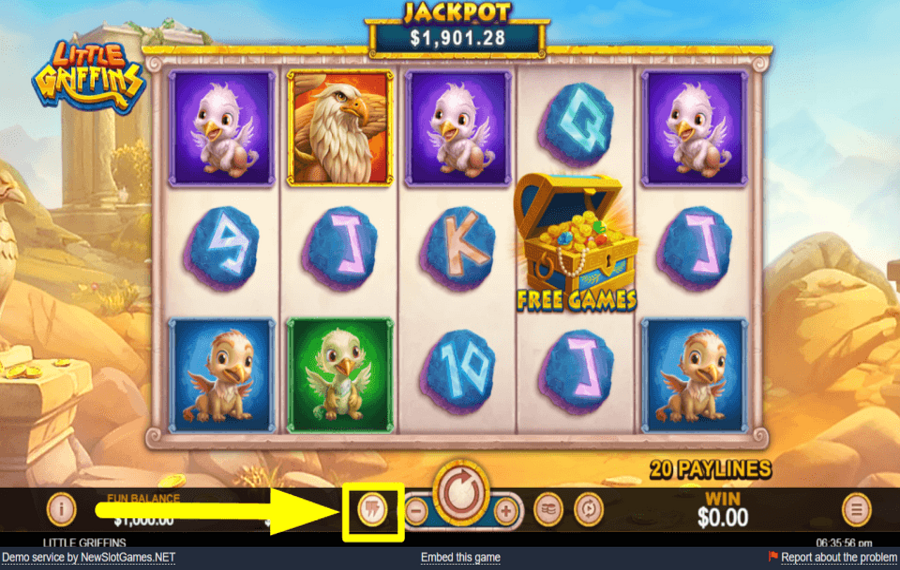
Task: Open the hamburger menu button
Action: [856, 510]
